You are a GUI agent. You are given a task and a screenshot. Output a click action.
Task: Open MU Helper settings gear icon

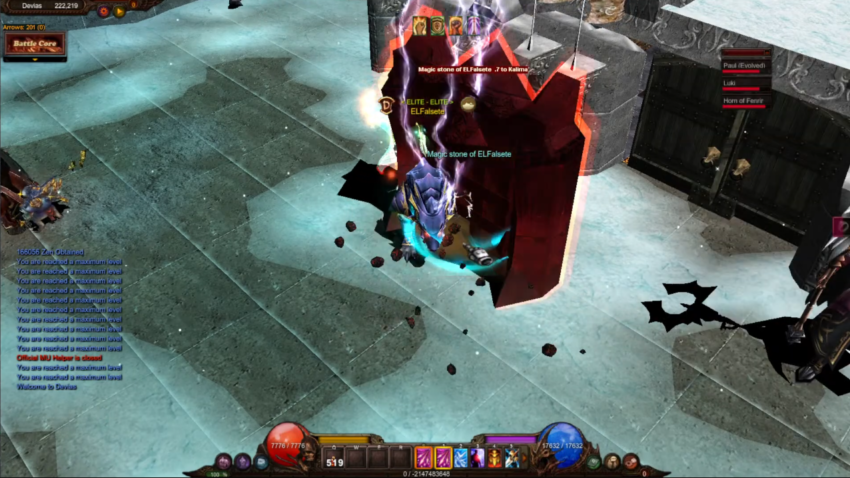[x=104, y=11]
